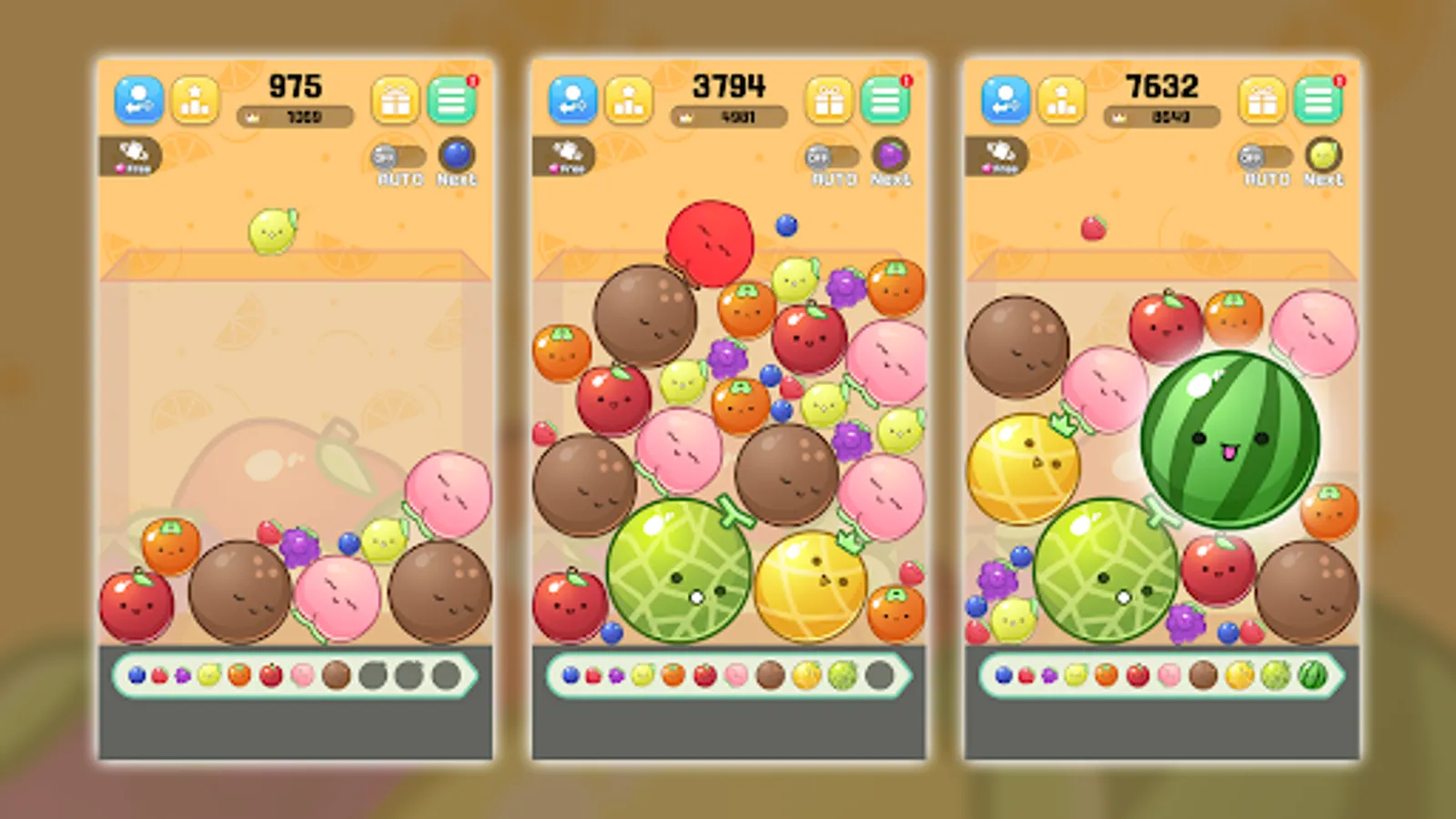
Task: Click the watermelon in the fruit evolution bar
Action: coord(1314,673)
